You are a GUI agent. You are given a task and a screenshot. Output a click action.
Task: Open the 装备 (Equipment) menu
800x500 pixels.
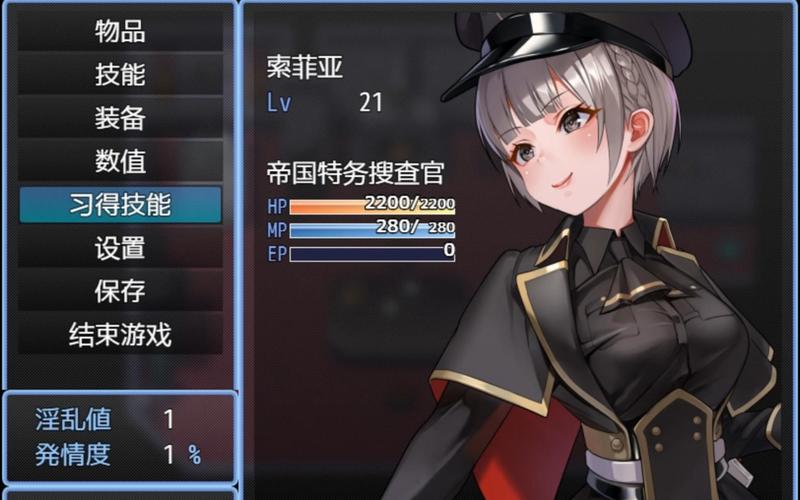[120, 118]
